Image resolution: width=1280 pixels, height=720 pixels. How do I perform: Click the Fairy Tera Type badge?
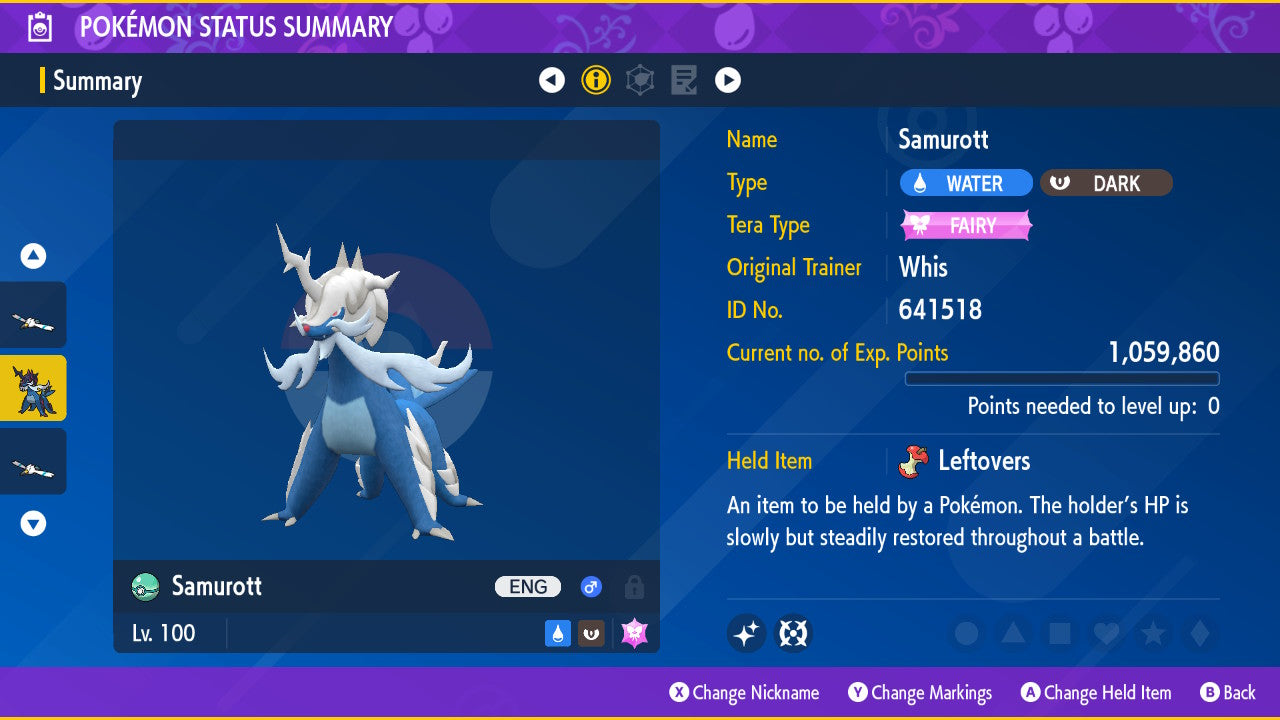point(966,225)
